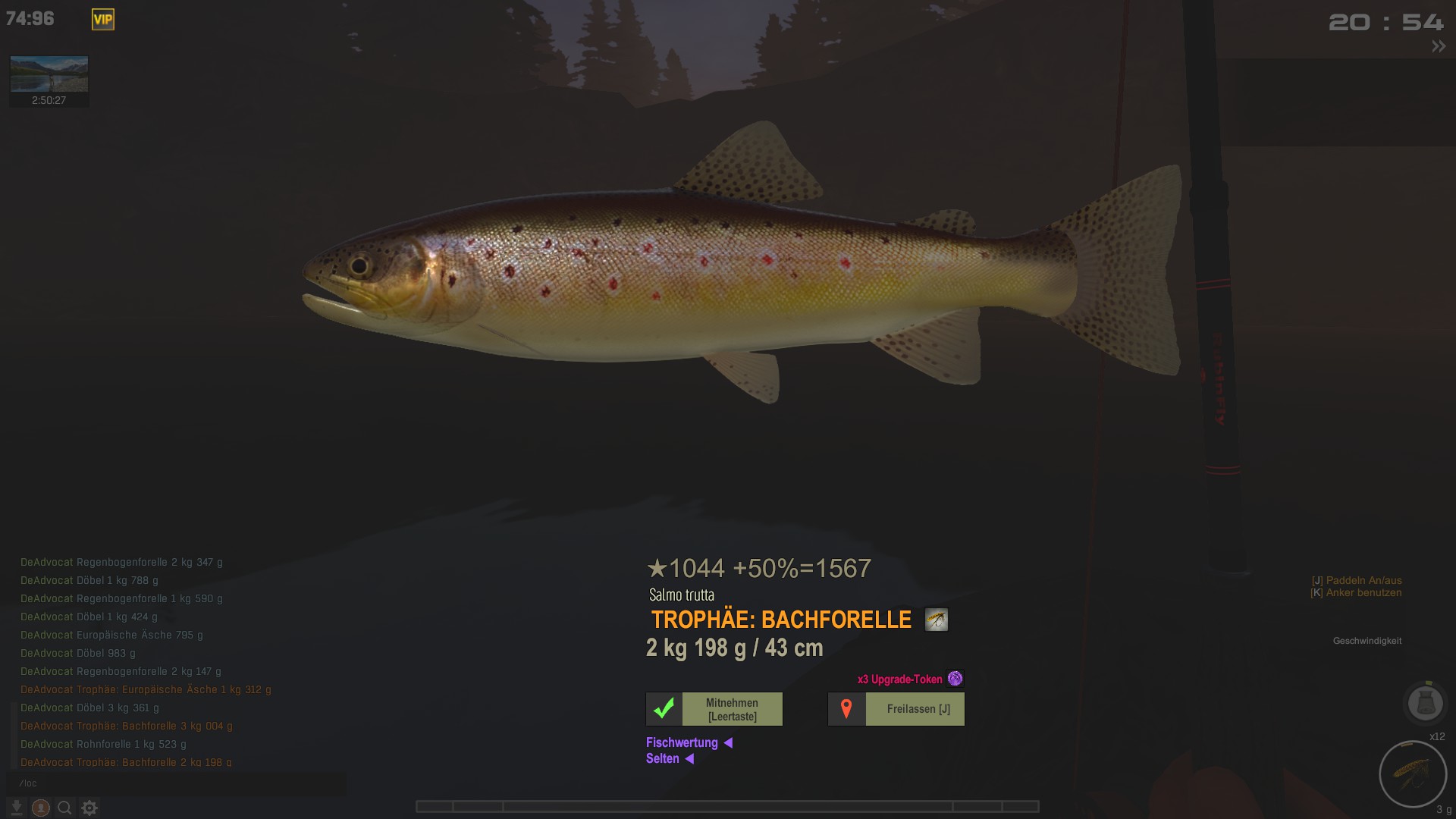
Task: Expand the Fischwertung details
Action: pos(689,742)
